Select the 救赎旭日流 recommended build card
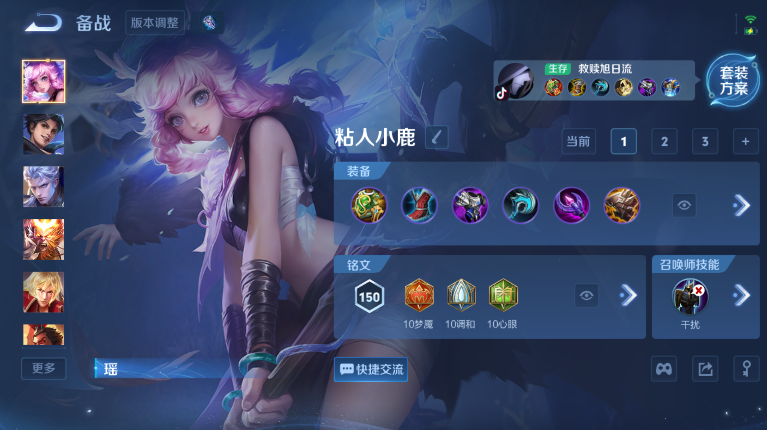This screenshot has width=767, height=430. 595,80
